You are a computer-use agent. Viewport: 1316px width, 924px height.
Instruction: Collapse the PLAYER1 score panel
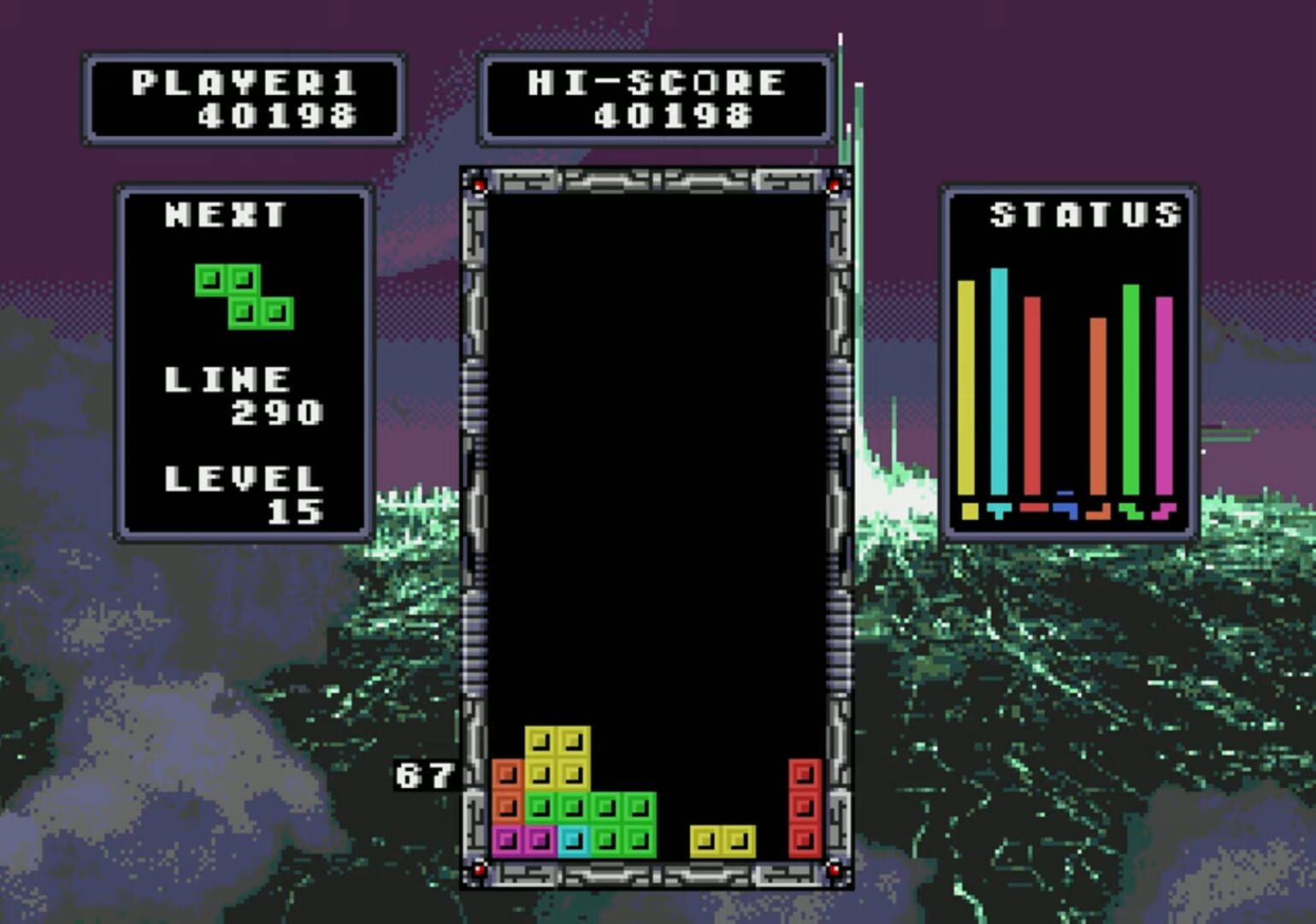click(245, 97)
